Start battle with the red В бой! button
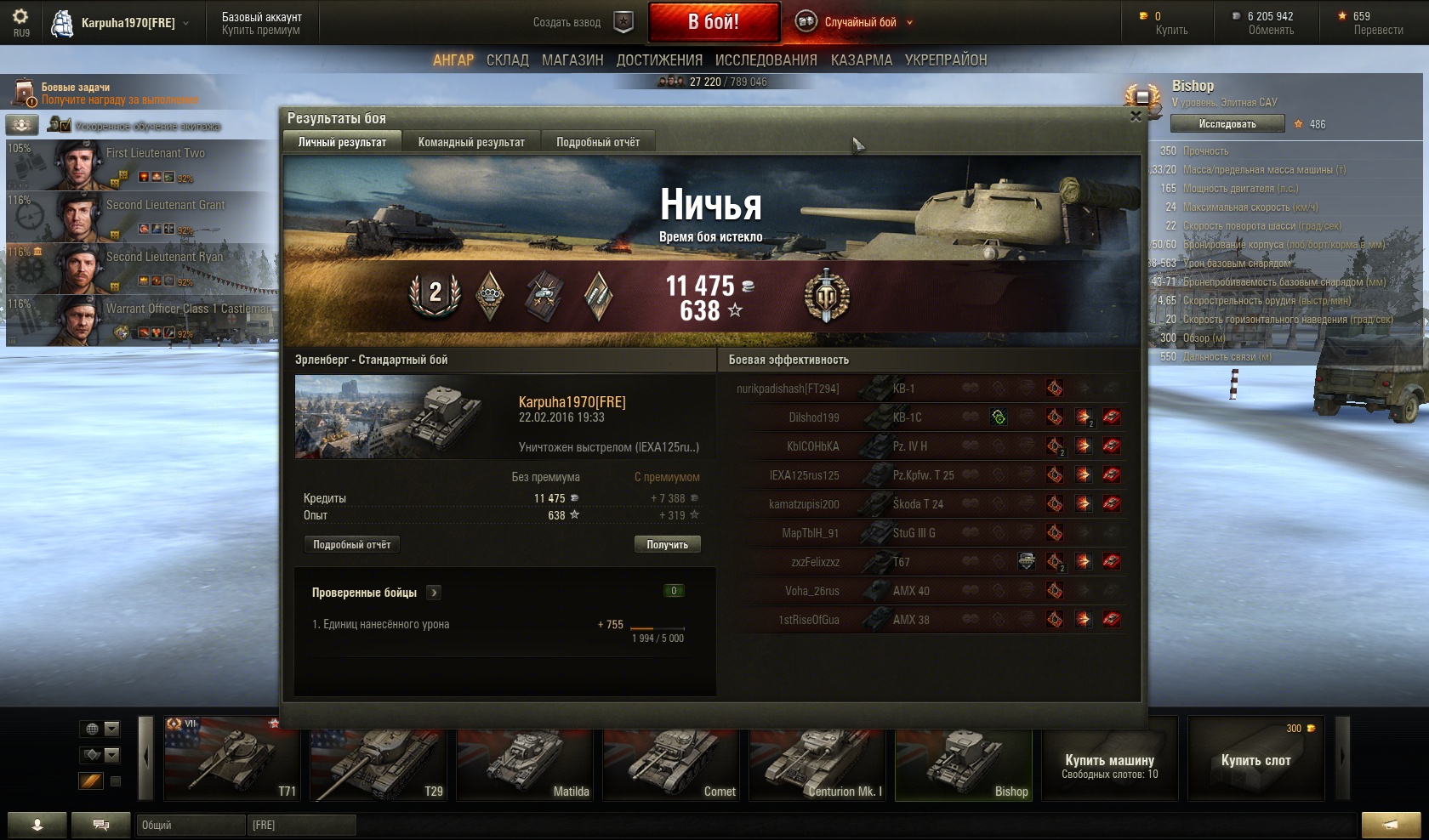1429x840 pixels. coord(713,22)
